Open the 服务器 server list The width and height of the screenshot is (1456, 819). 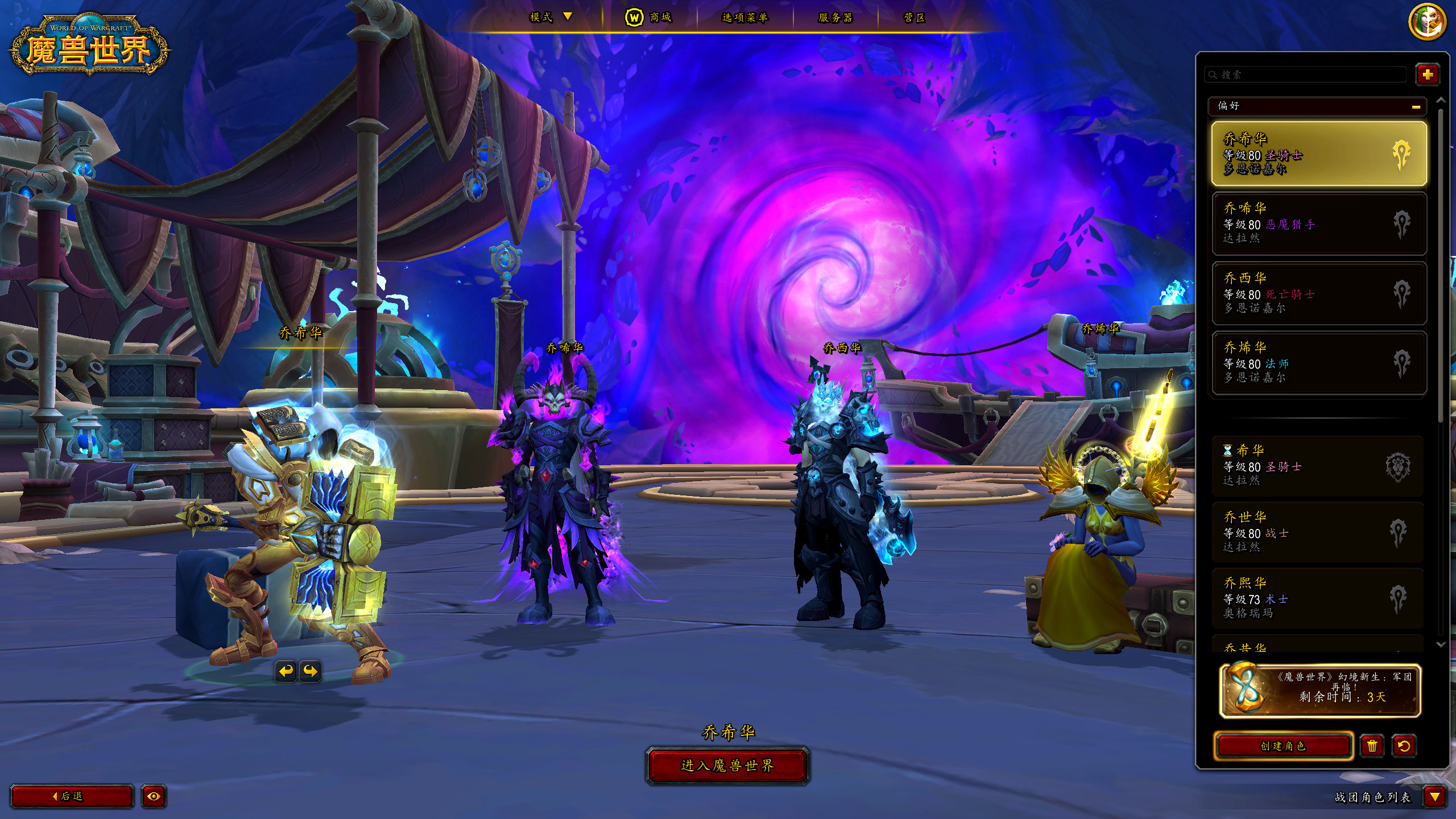(x=835, y=18)
